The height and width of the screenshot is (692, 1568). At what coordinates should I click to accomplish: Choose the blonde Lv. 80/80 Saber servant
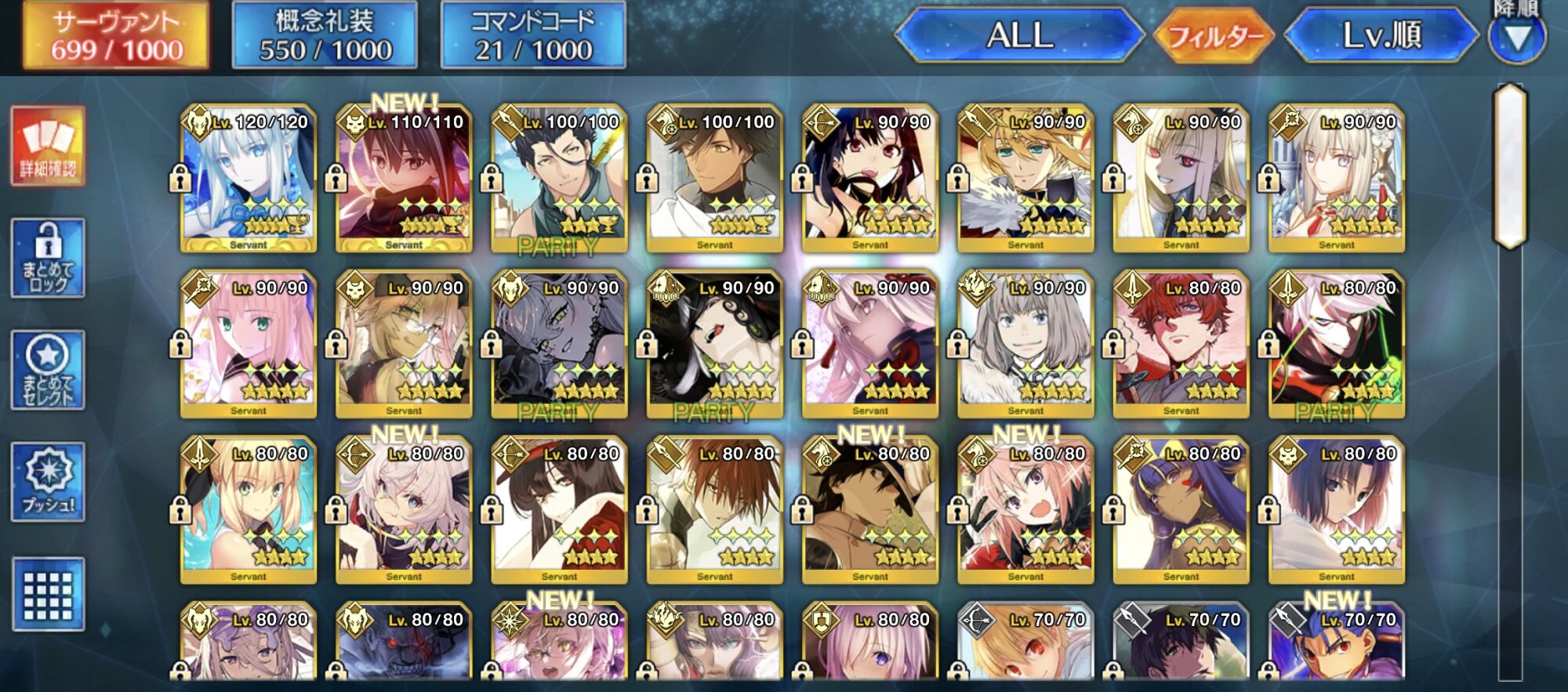pos(249,510)
